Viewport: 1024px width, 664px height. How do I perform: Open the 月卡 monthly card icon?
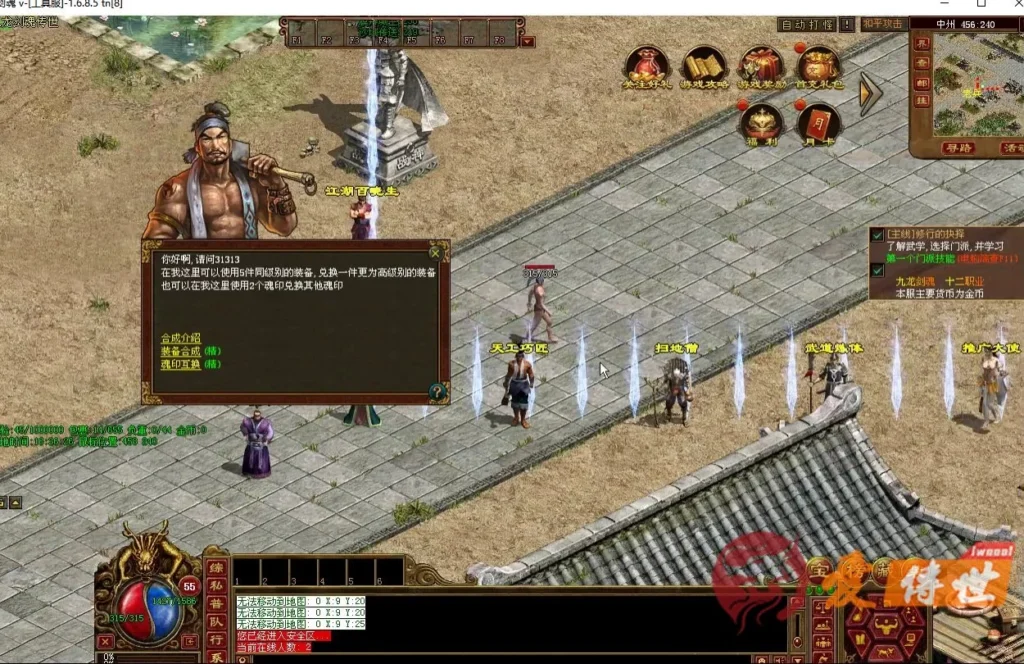[818, 123]
